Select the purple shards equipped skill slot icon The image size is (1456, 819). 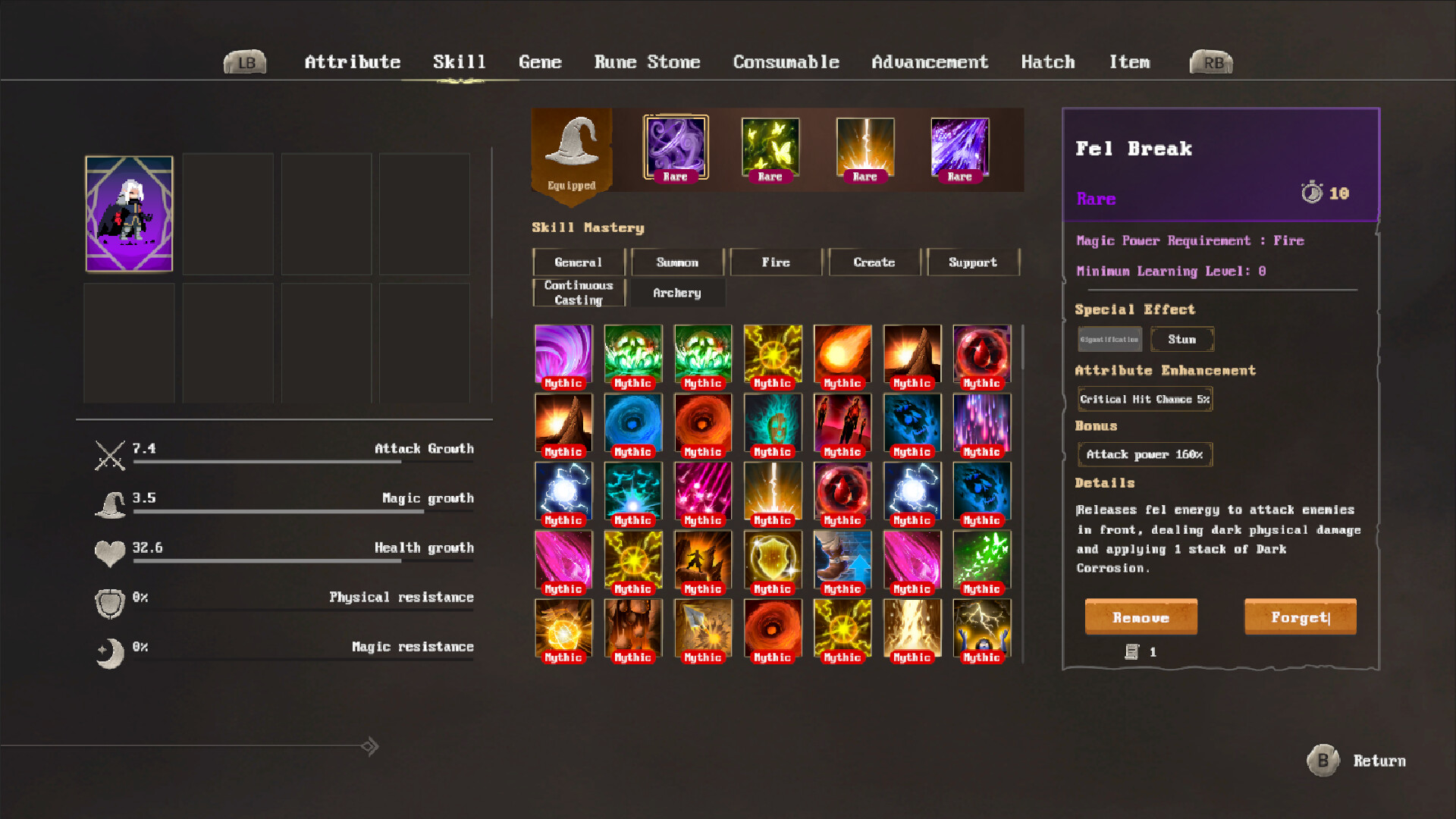point(959,147)
